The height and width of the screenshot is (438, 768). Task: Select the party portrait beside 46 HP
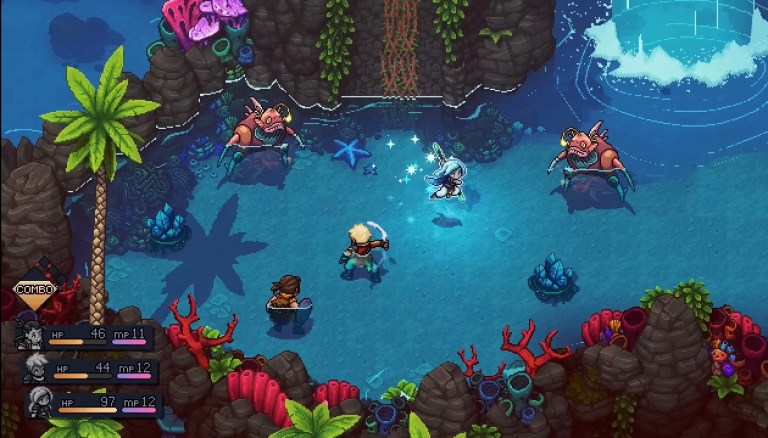point(29,335)
